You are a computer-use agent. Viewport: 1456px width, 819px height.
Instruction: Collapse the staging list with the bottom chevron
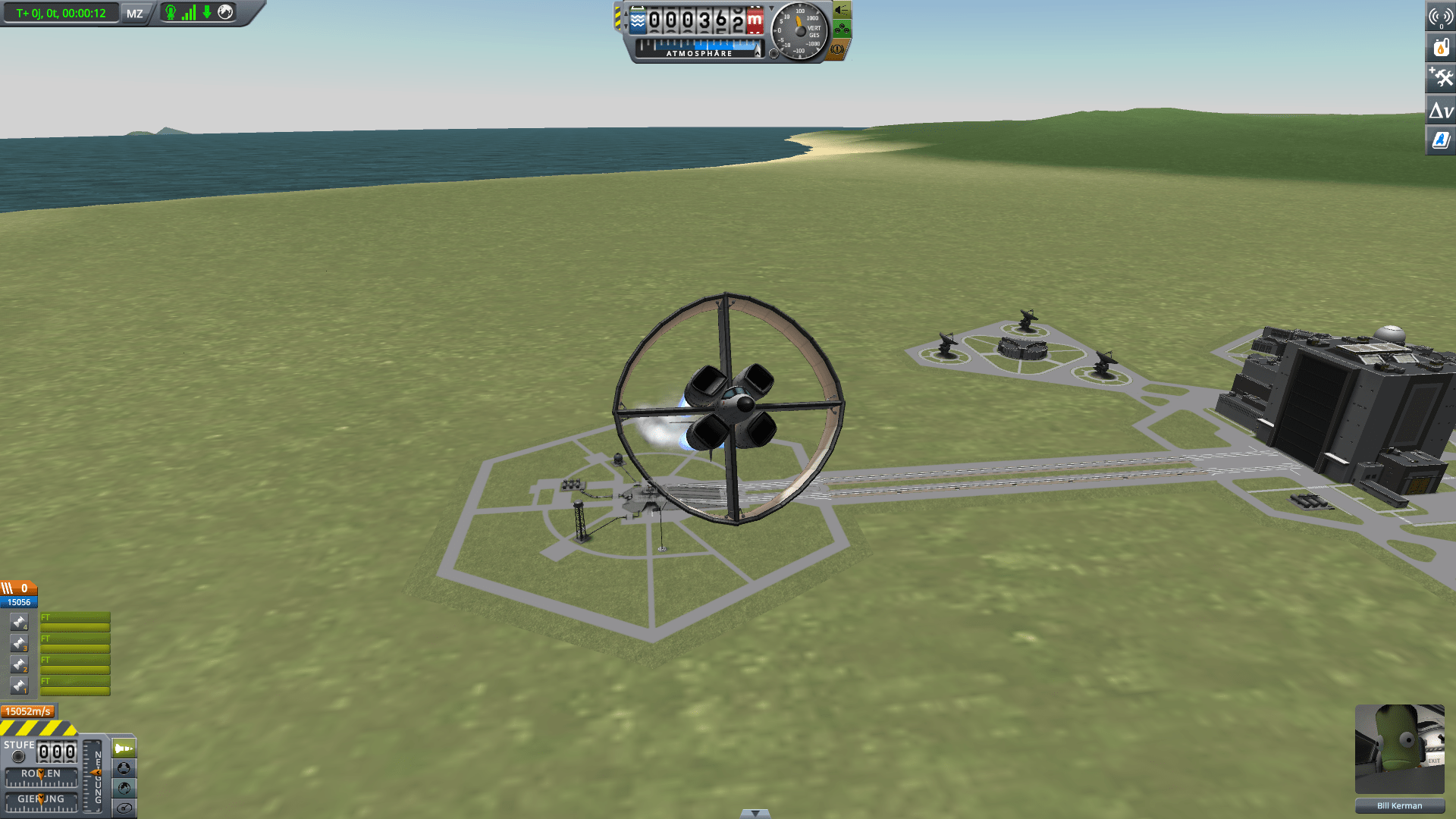pos(755,812)
